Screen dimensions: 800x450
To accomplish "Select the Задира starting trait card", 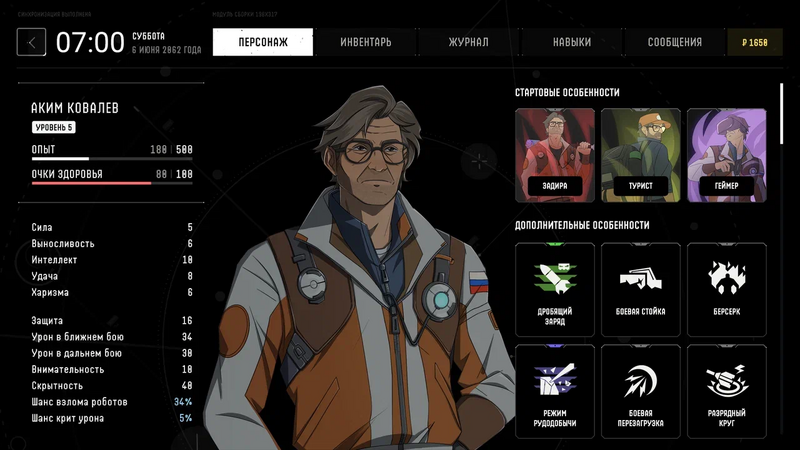I will click(554, 154).
